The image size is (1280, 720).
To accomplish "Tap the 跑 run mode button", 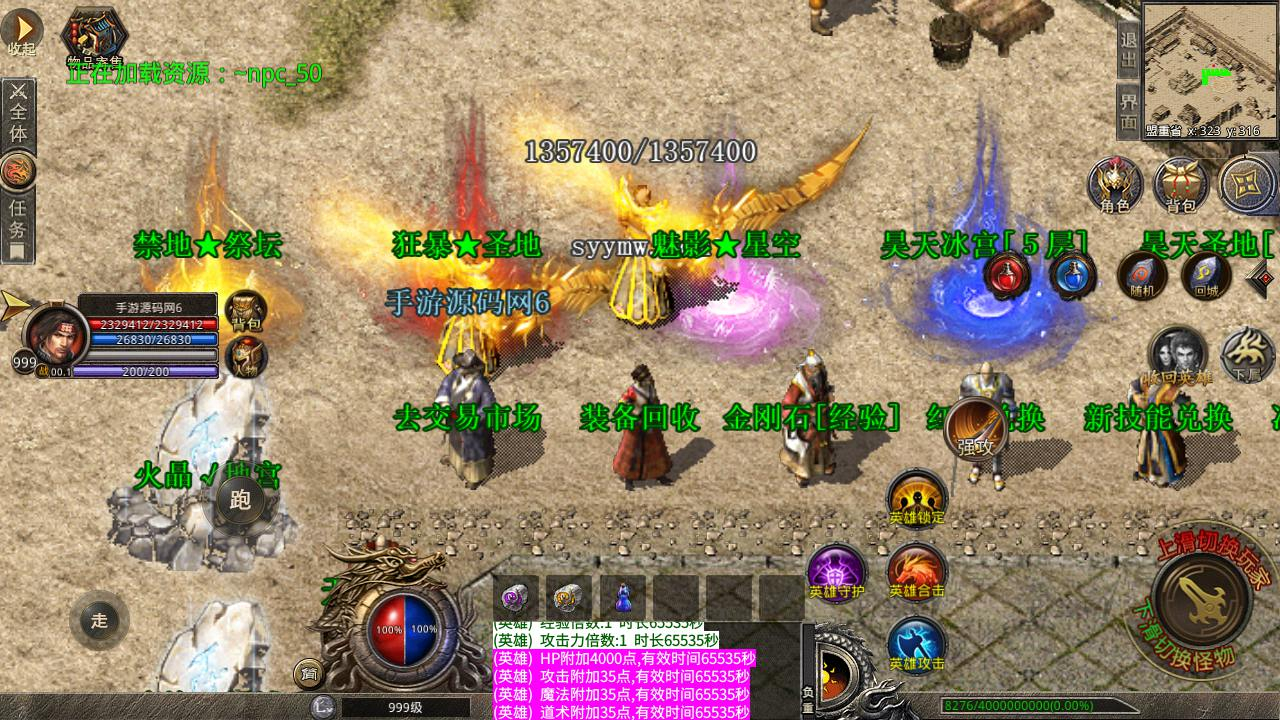I will tap(240, 500).
